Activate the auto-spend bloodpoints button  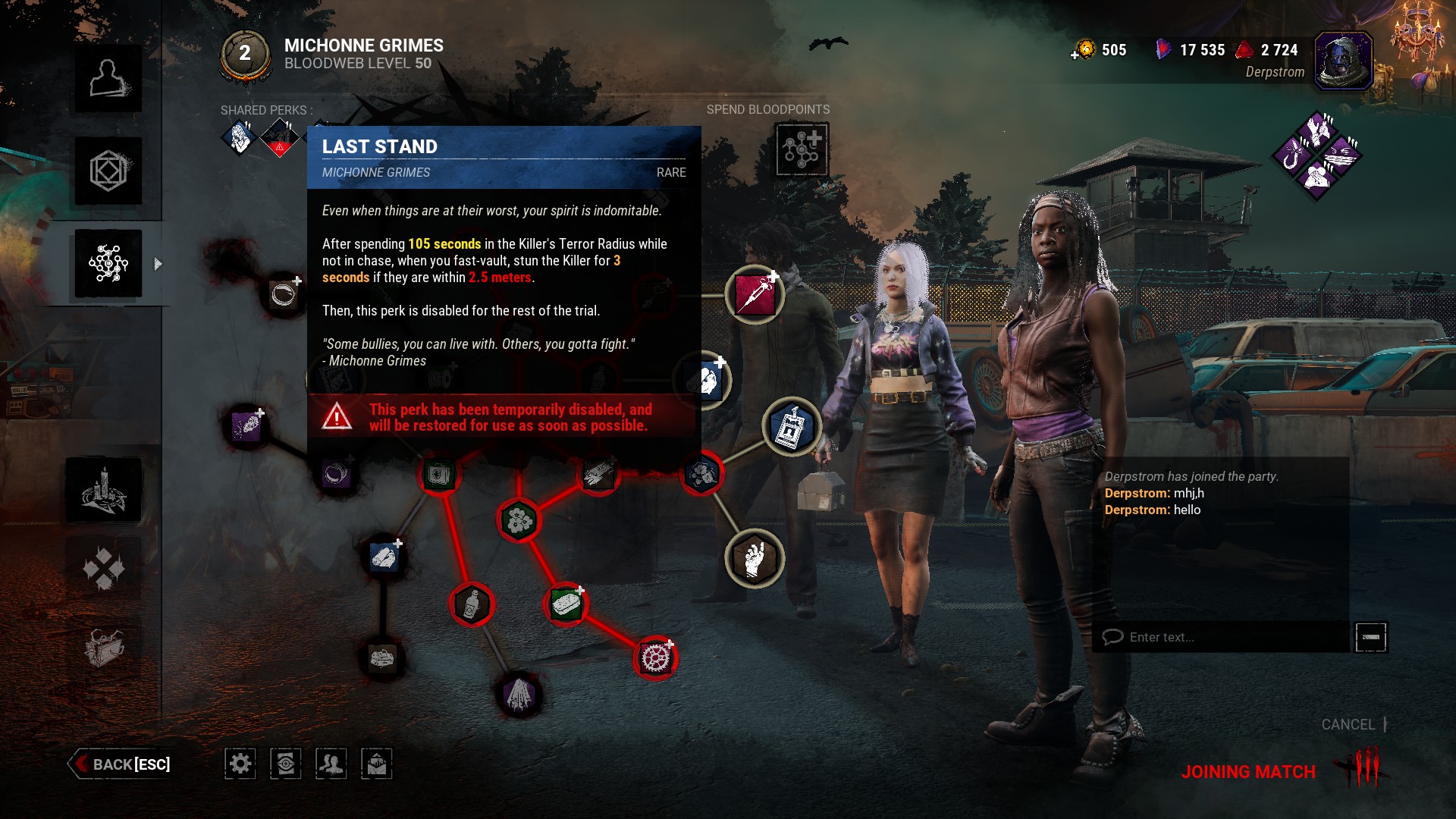[802, 149]
